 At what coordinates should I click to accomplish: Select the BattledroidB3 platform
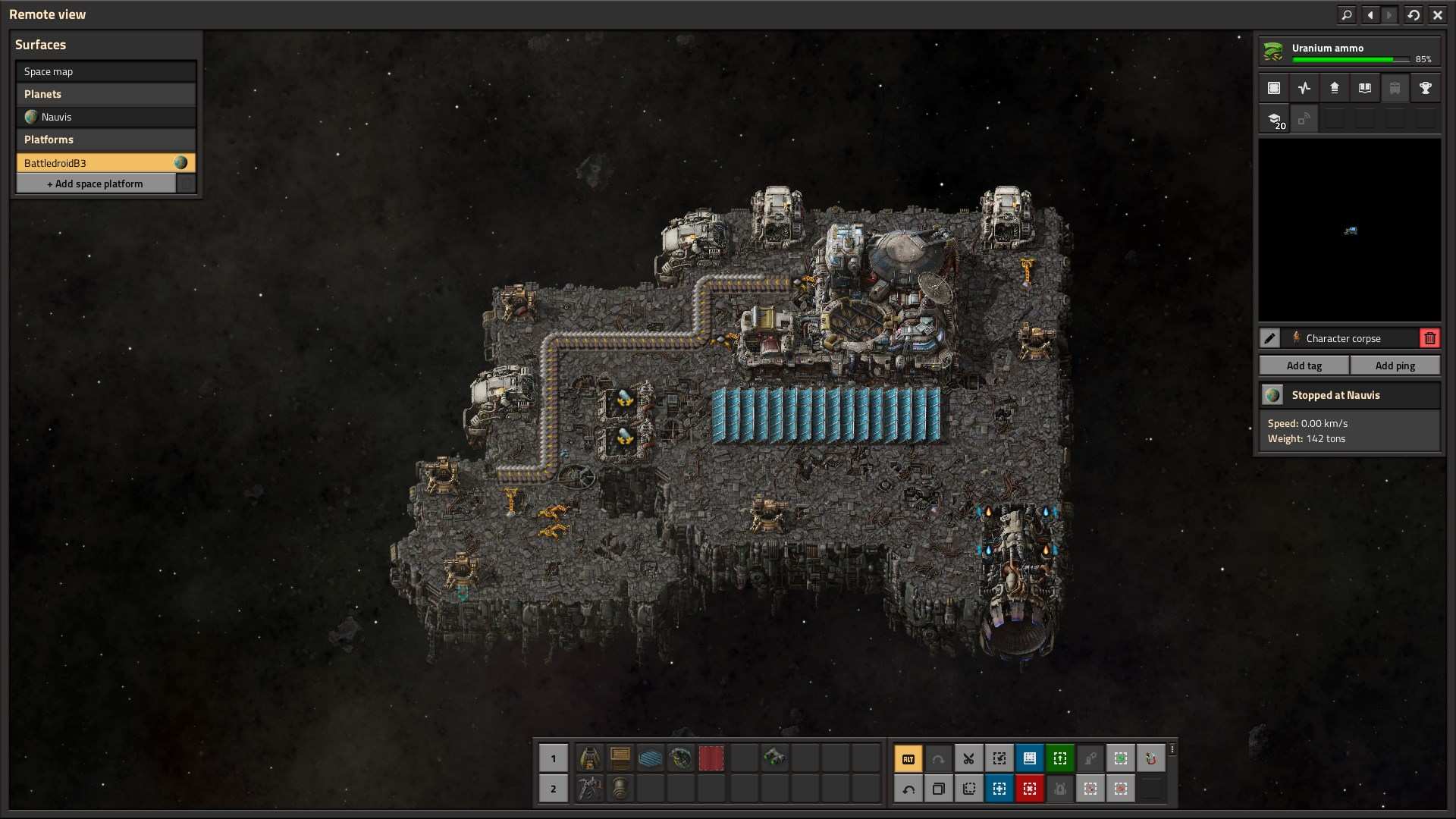coord(96,163)
